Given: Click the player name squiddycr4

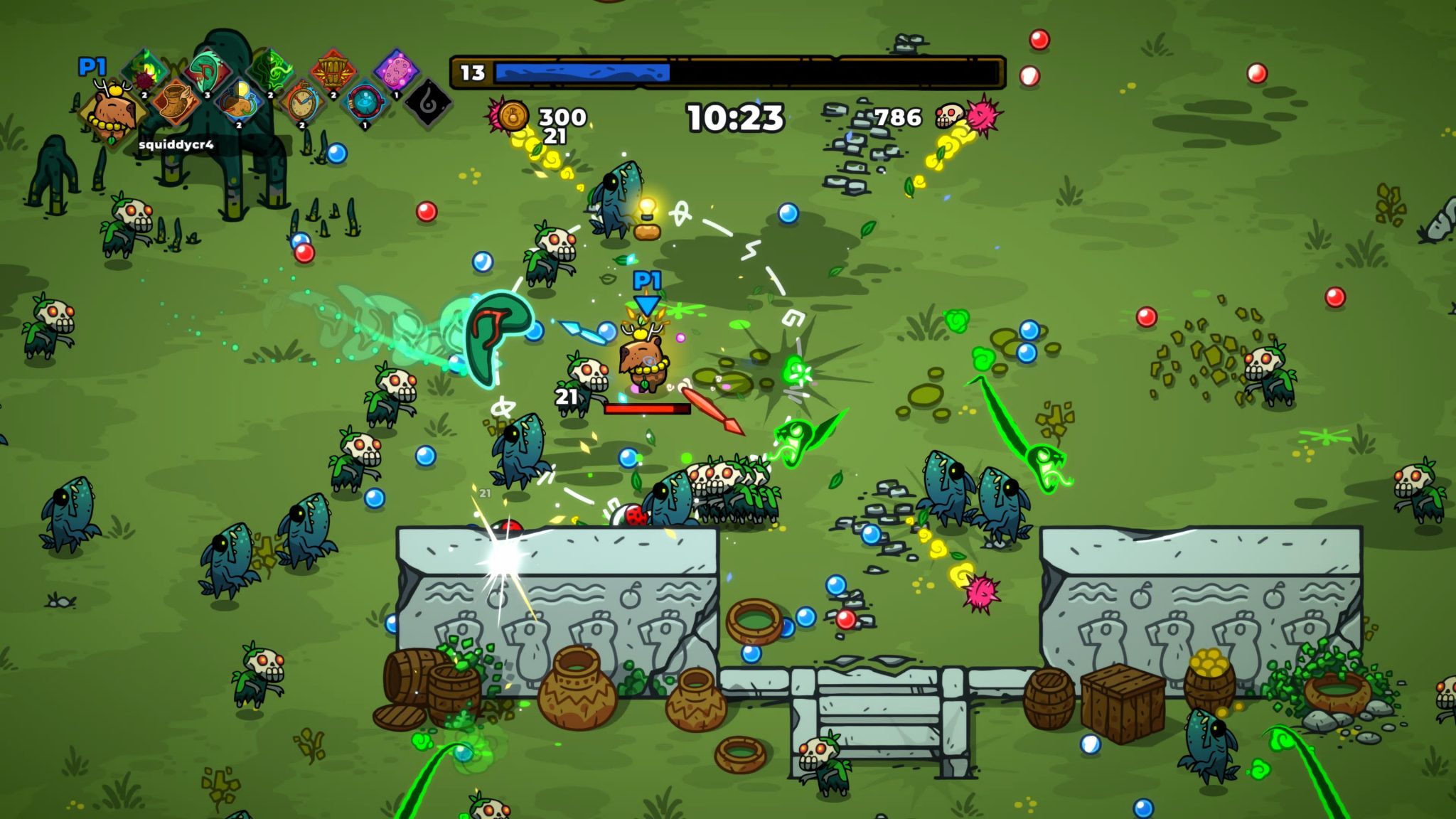Looking at the screenshot, I should pos(177,145).
